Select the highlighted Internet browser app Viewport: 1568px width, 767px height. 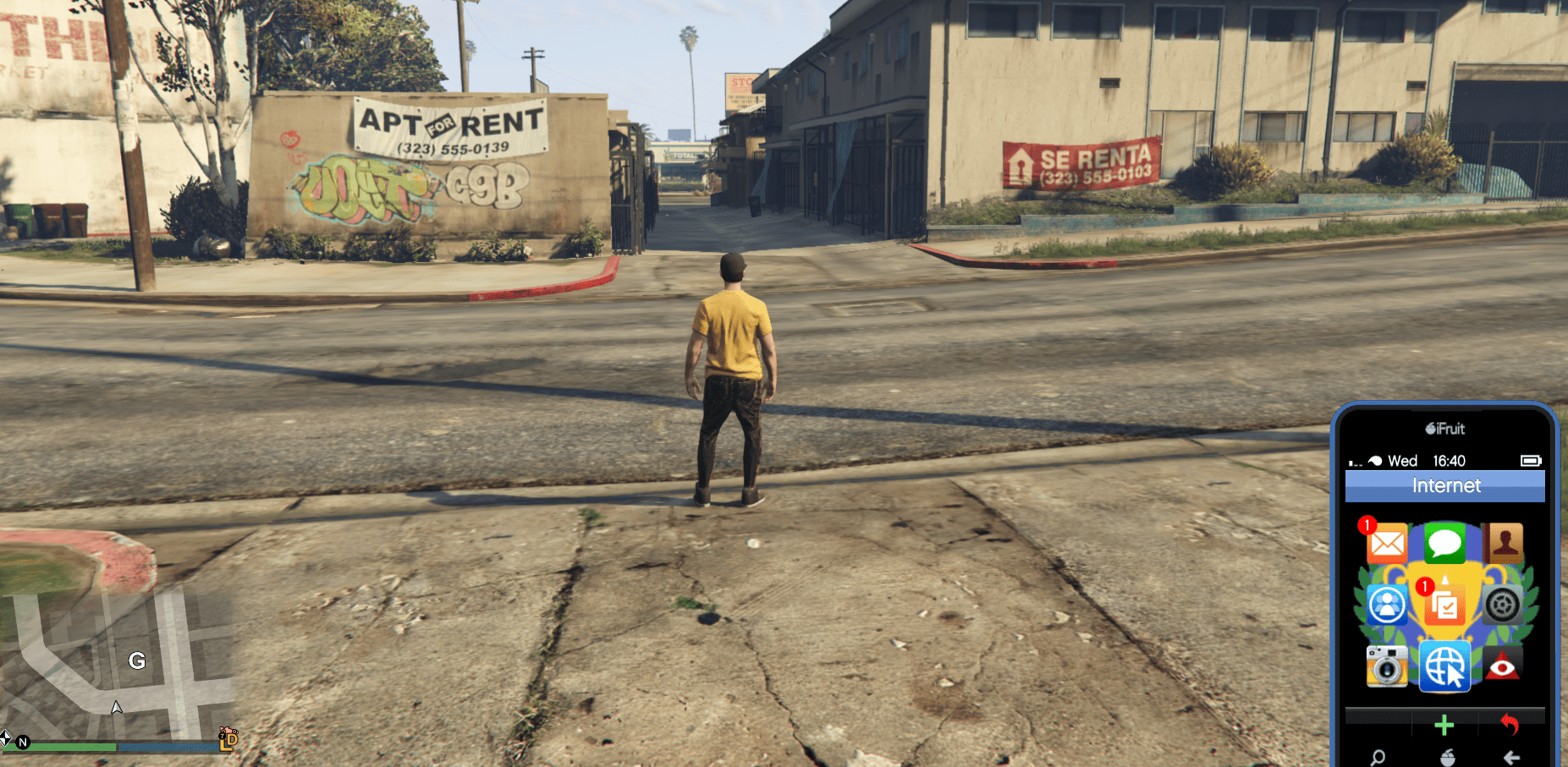click(x=1444, y=666)
